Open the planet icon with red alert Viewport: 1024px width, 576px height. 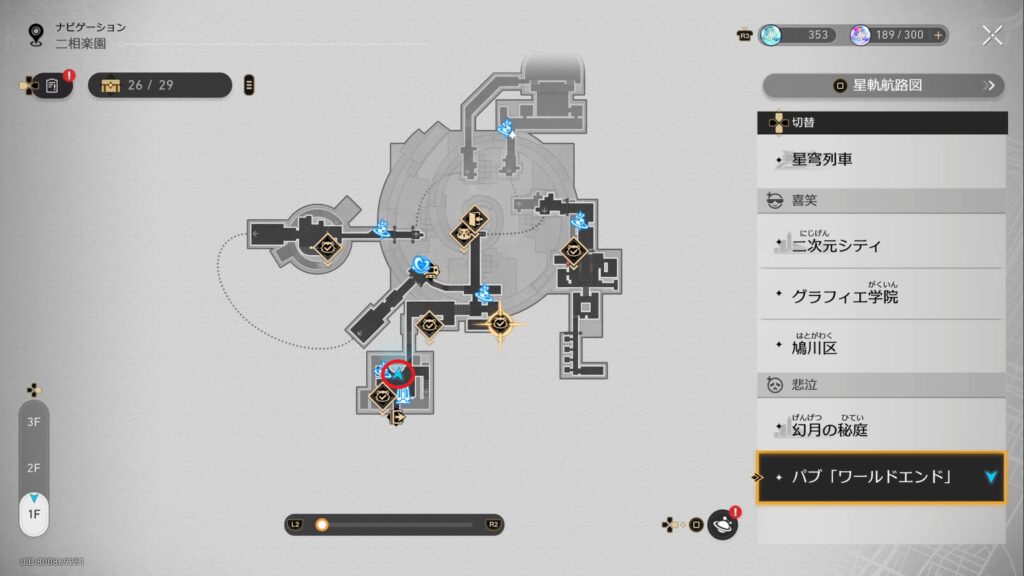[x=722, y=524]
